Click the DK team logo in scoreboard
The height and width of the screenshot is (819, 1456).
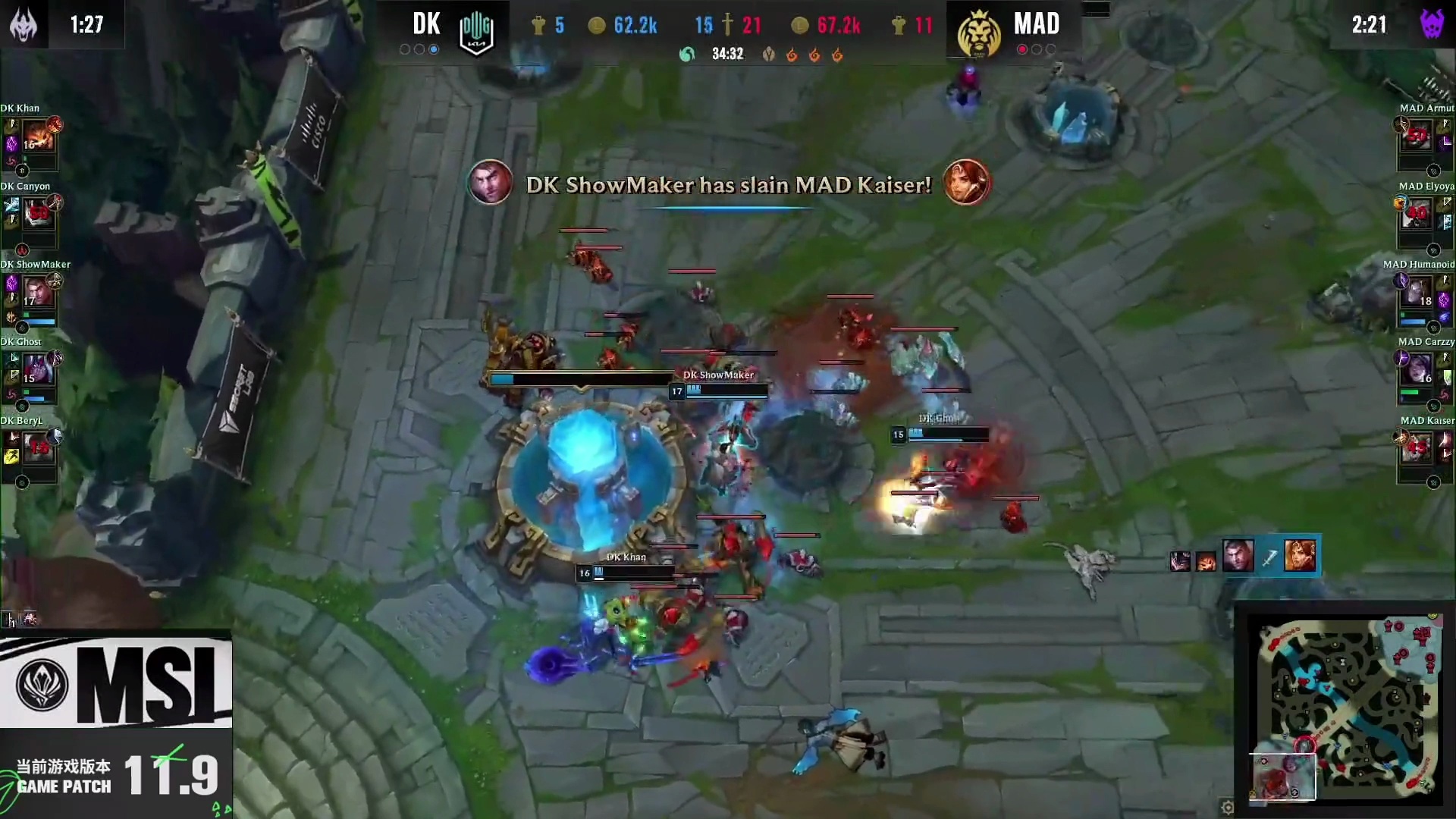(x=476, y=32)
